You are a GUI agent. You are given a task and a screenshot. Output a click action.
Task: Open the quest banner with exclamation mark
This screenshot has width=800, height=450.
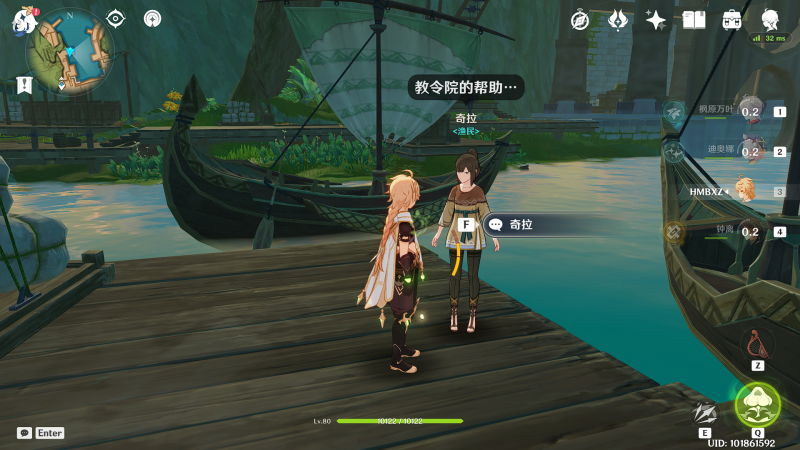tap(22, 86)
